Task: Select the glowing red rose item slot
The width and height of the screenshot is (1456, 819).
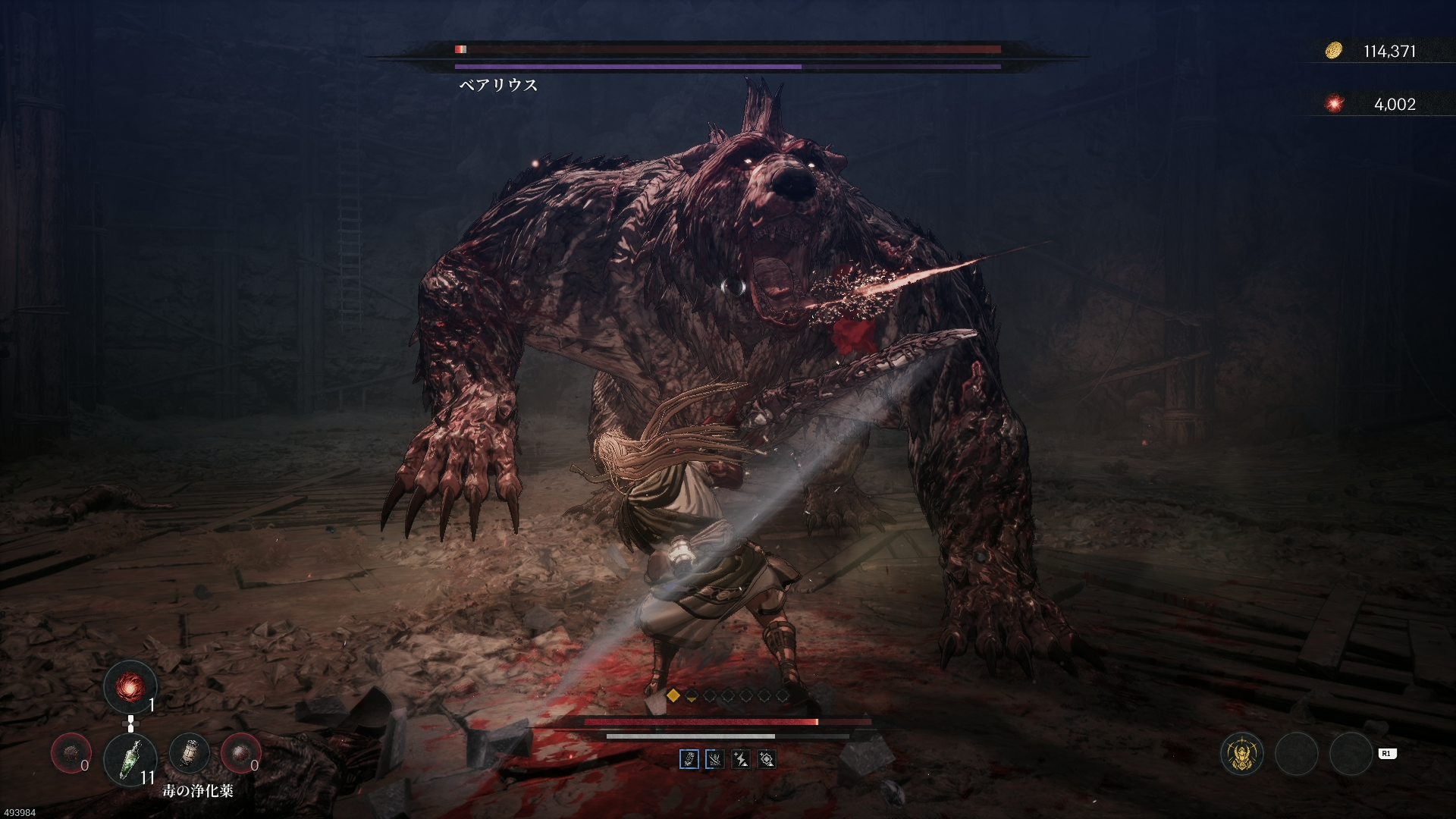Action: tap(130, 687)
